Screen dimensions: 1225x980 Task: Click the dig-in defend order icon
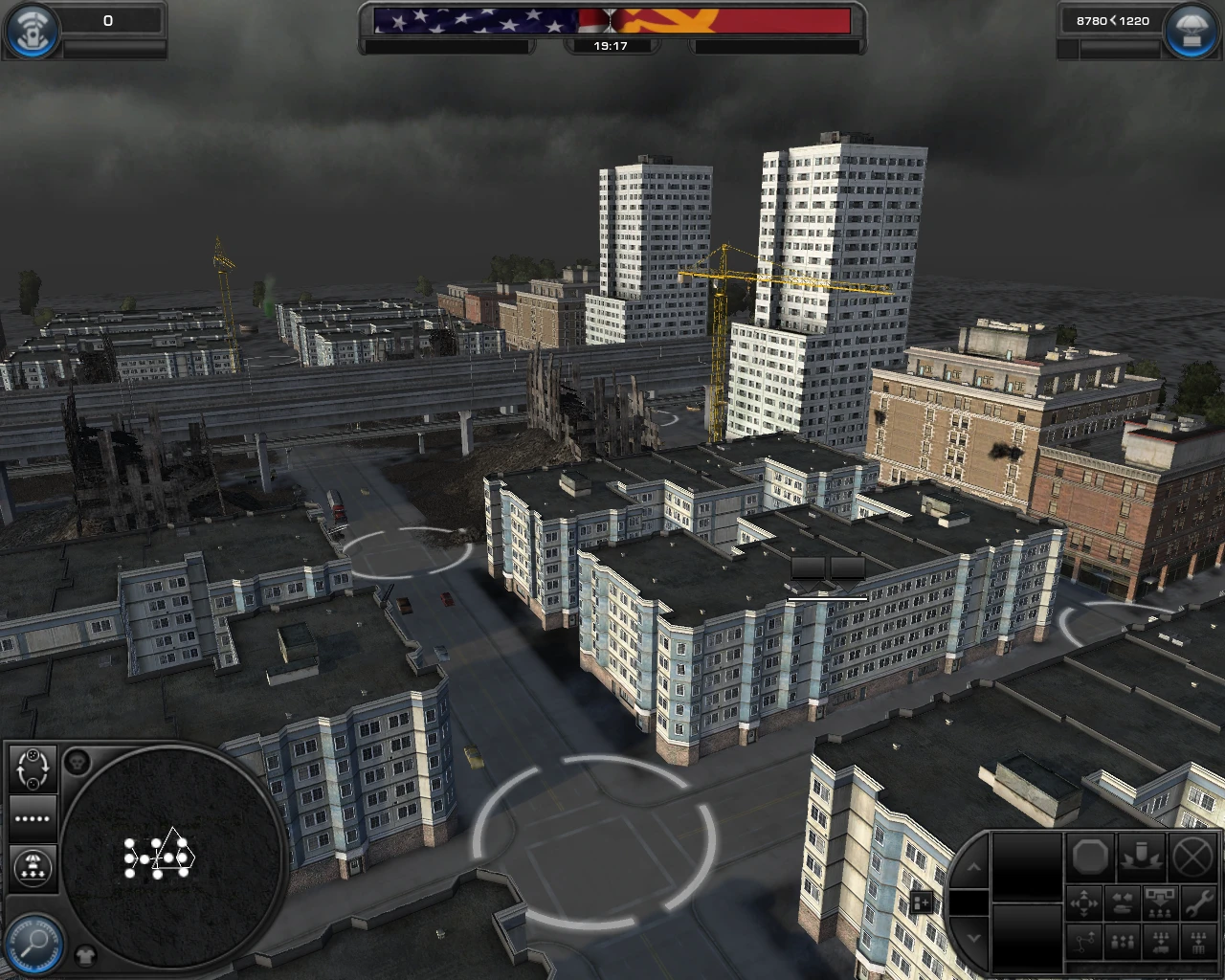[1140, 856]
